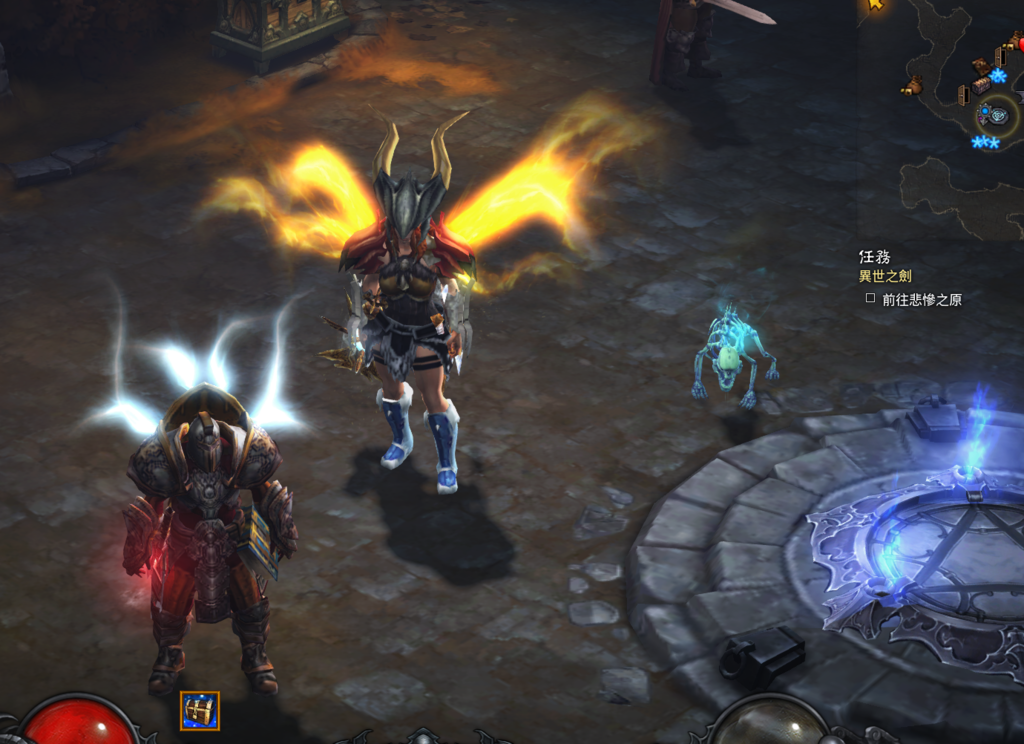This screenshot has height=744, width=1024.
Task: Click the yellow star marker on minimap
Action: (876, 5)
